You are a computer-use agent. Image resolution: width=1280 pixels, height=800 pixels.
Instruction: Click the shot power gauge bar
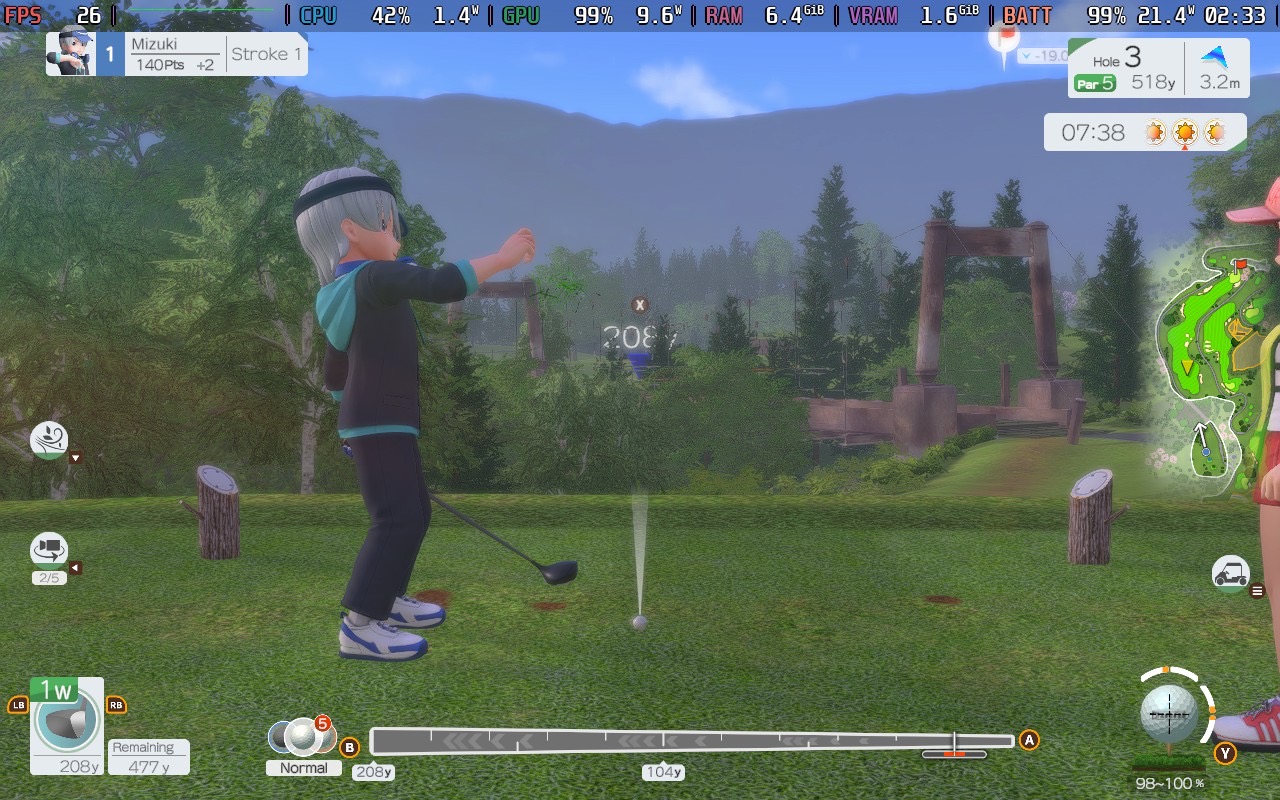(692, 741)
